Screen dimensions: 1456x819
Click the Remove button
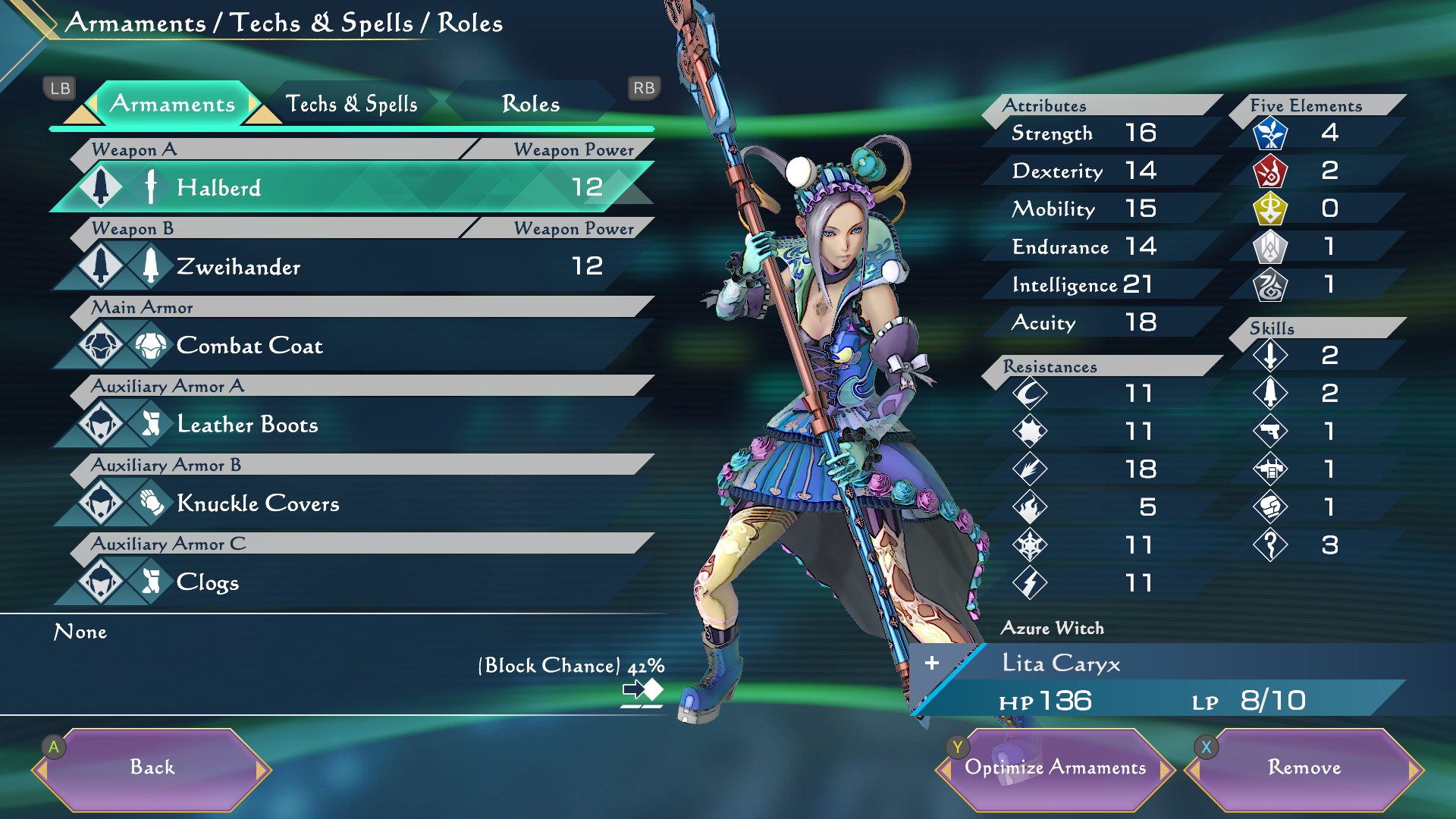1304,767
